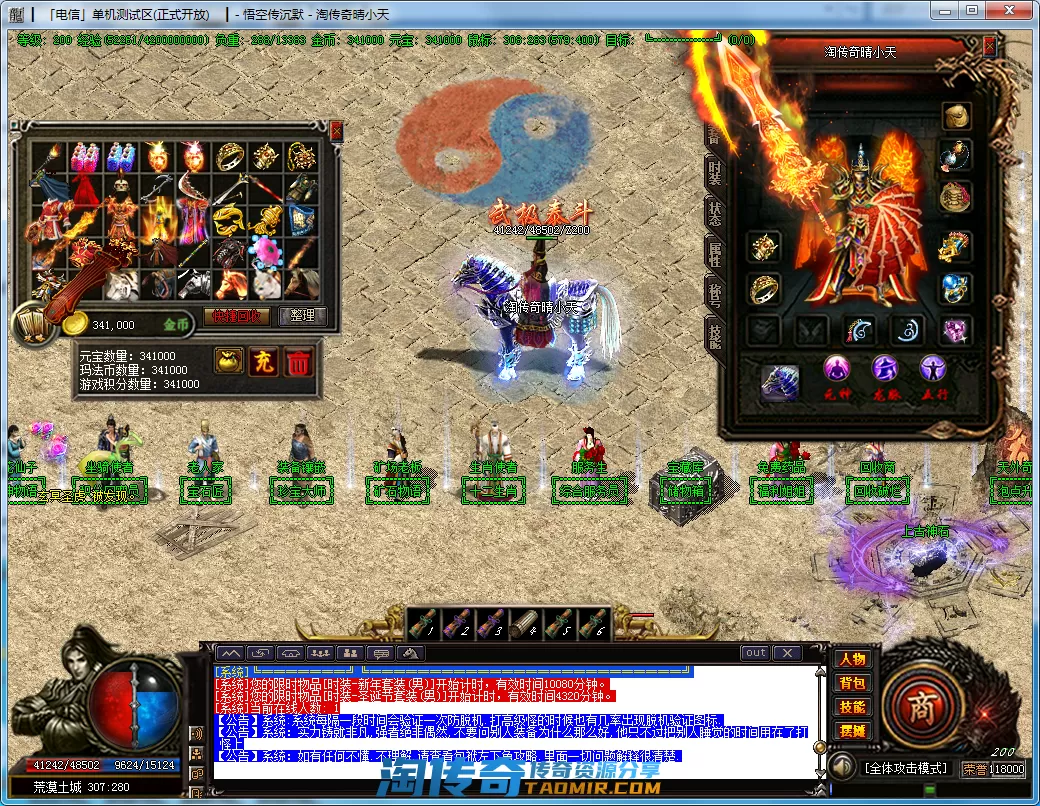Viewport: 1040px width, 806px height.
Task: Switch to the 时装 fashion tab
Action: pyautogui.click(x=714, y=173)
